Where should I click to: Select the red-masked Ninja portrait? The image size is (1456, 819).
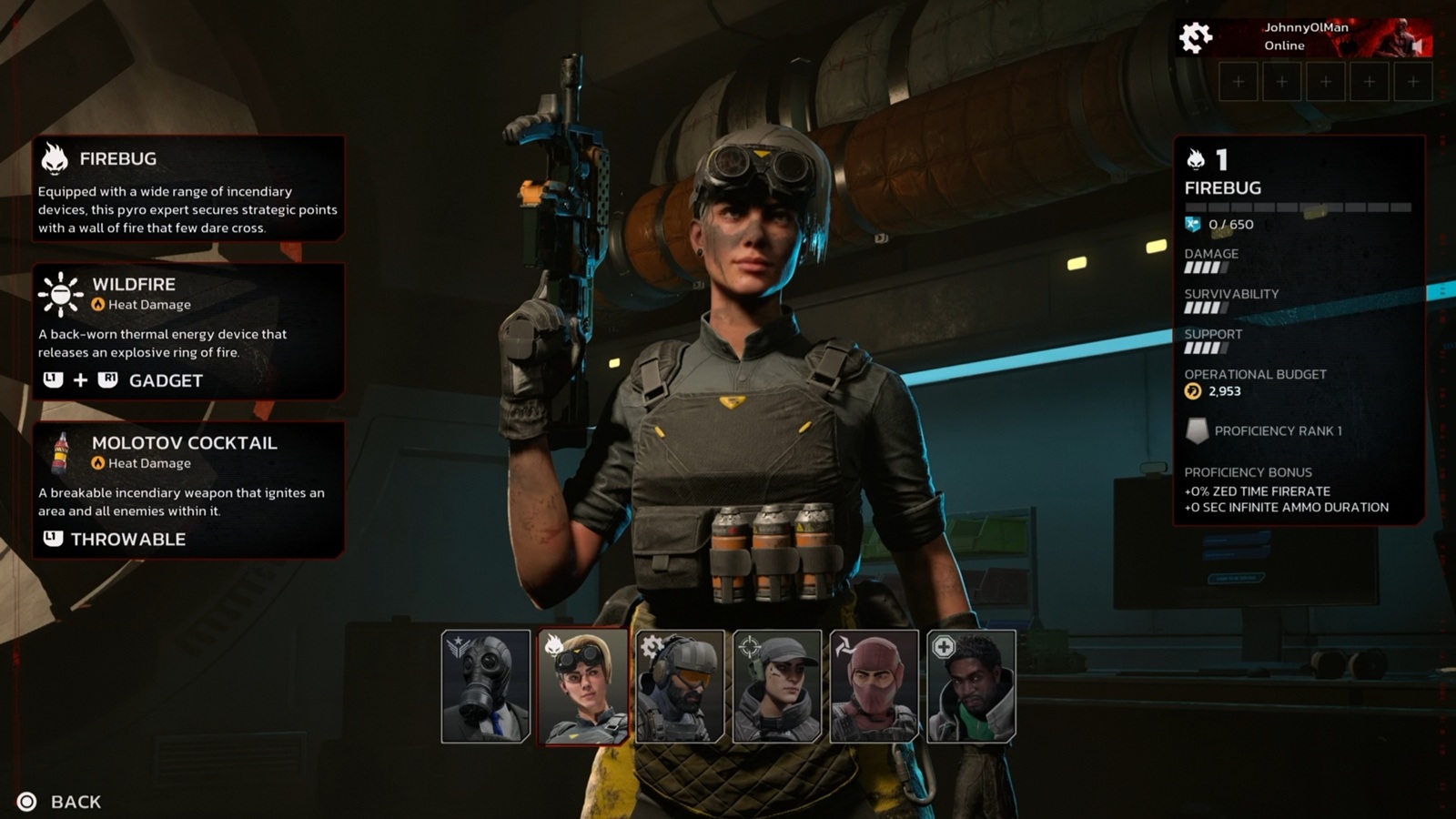875,686
